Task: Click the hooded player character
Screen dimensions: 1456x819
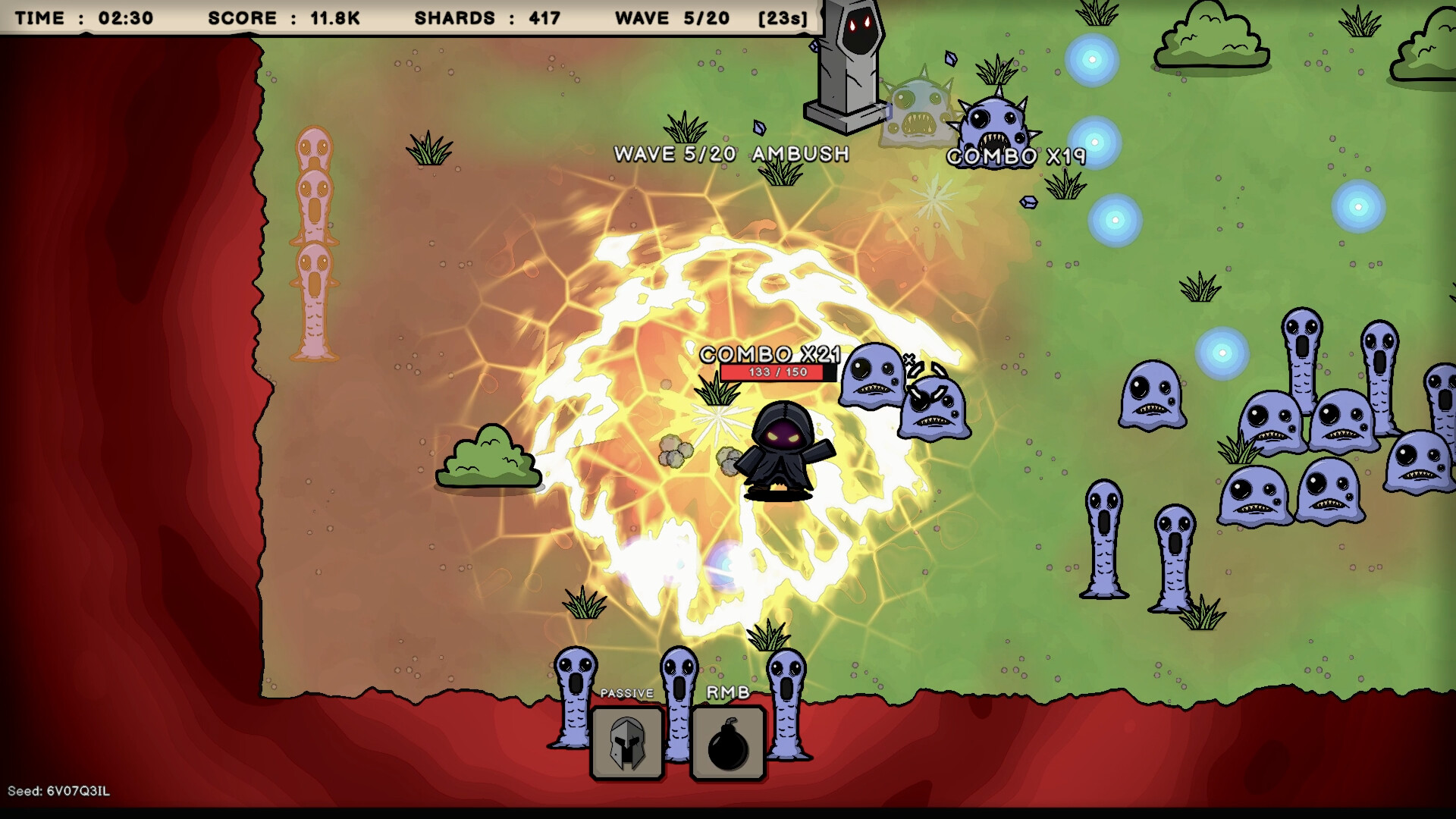Action: coord(781,447)
